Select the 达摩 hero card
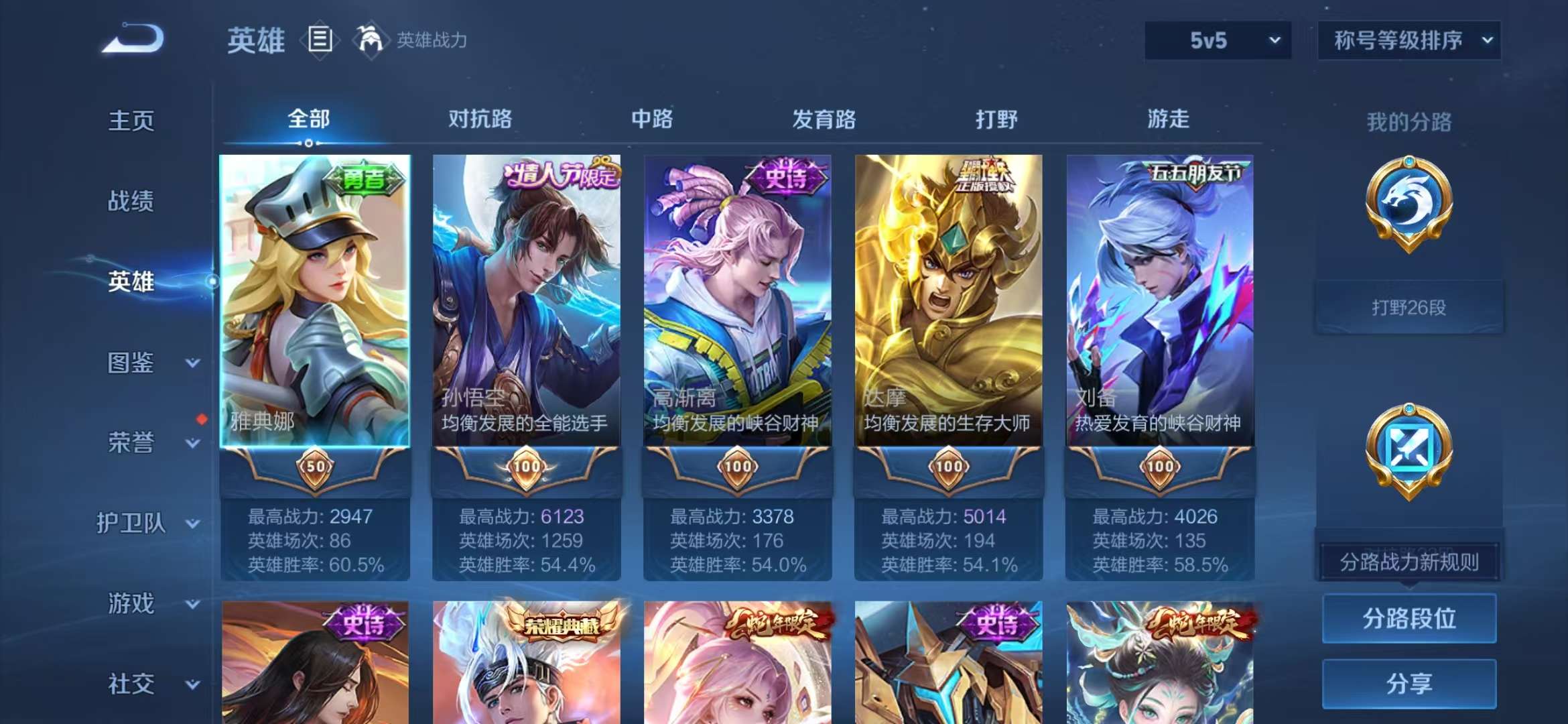This screenshot has width=1568, height=724. (950, 302)
